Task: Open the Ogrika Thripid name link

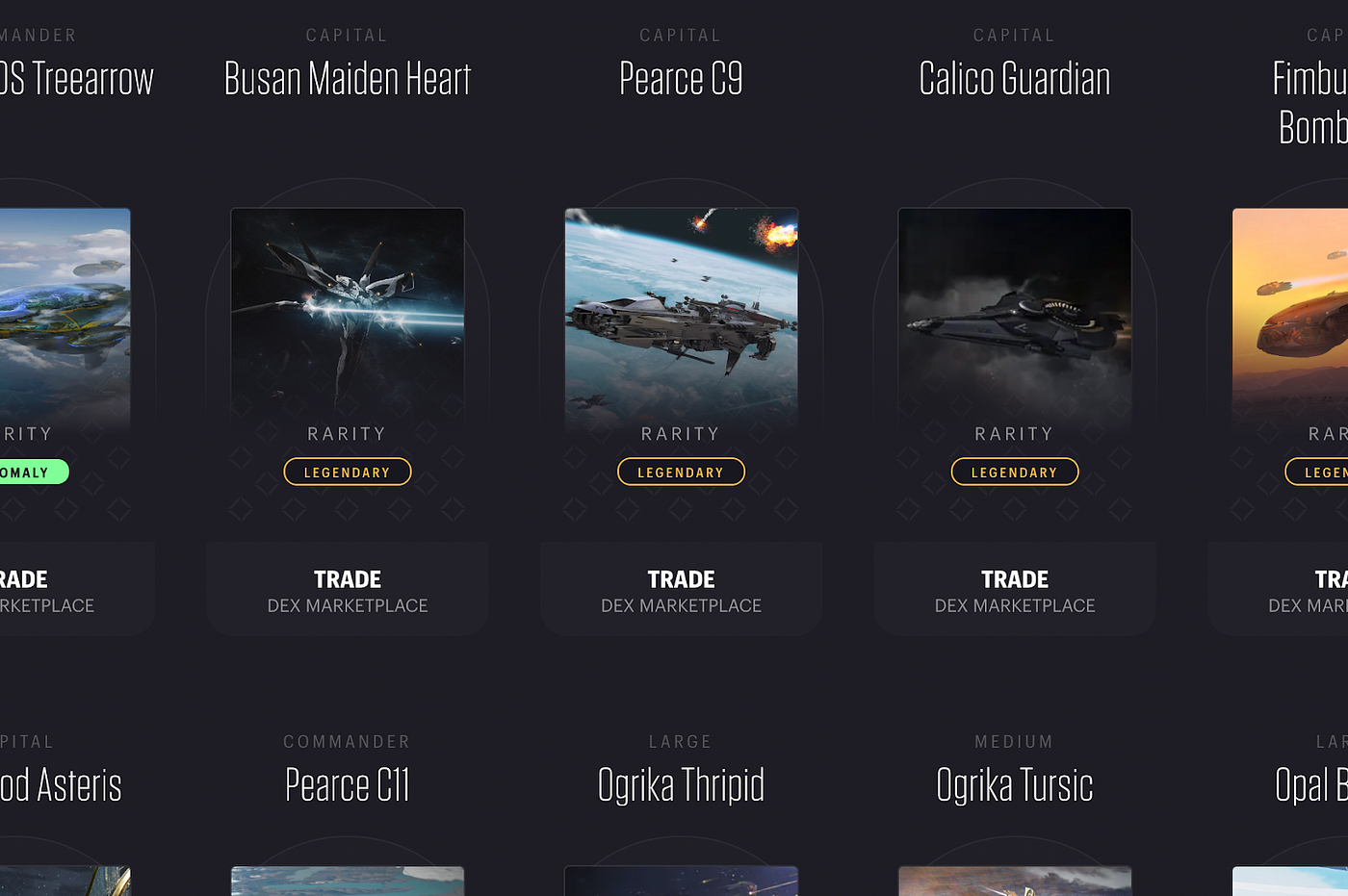Action: coord(681,784)
